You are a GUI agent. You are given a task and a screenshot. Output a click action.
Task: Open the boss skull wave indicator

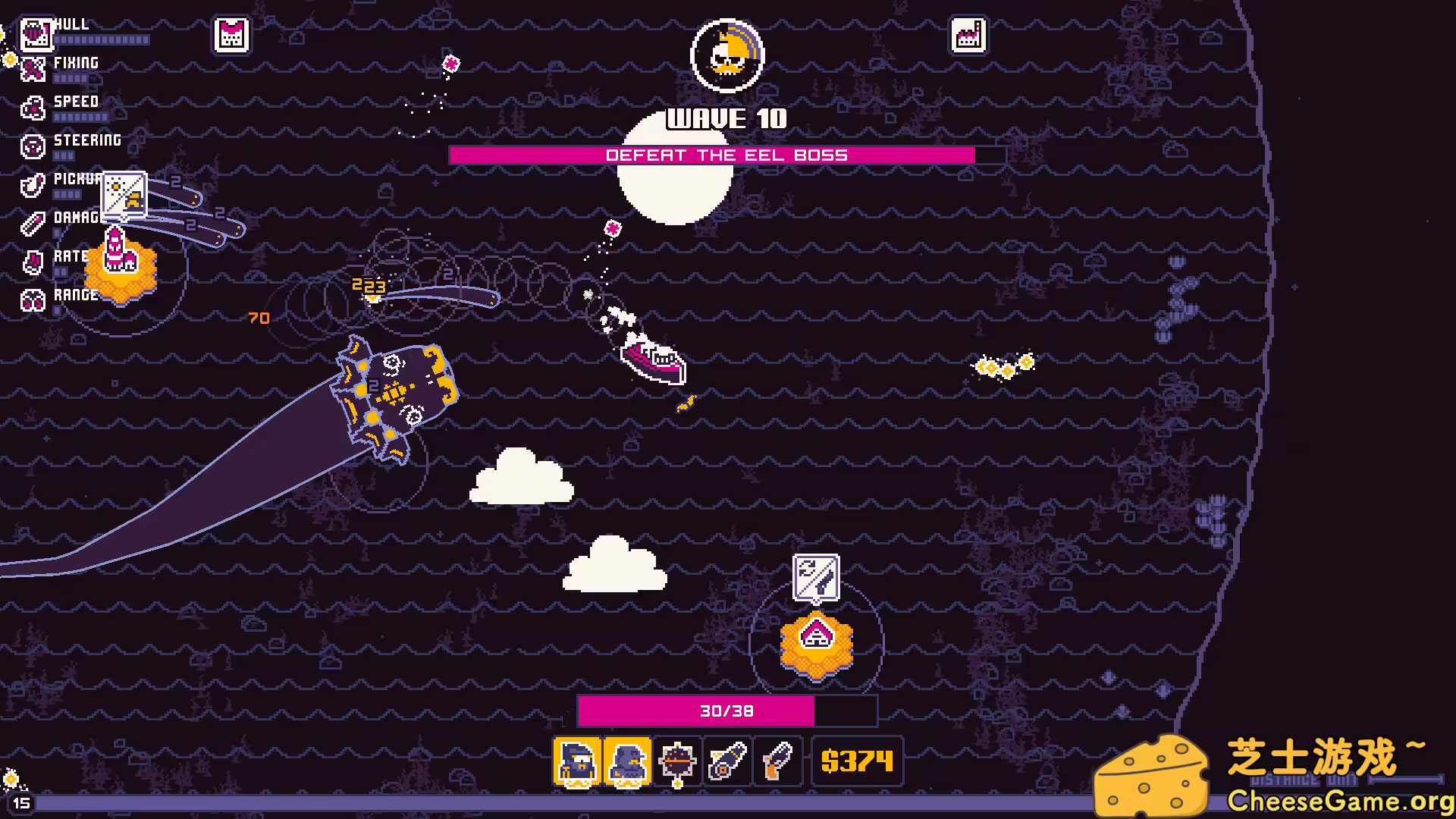pyautogui.click(x=727, y=56)
